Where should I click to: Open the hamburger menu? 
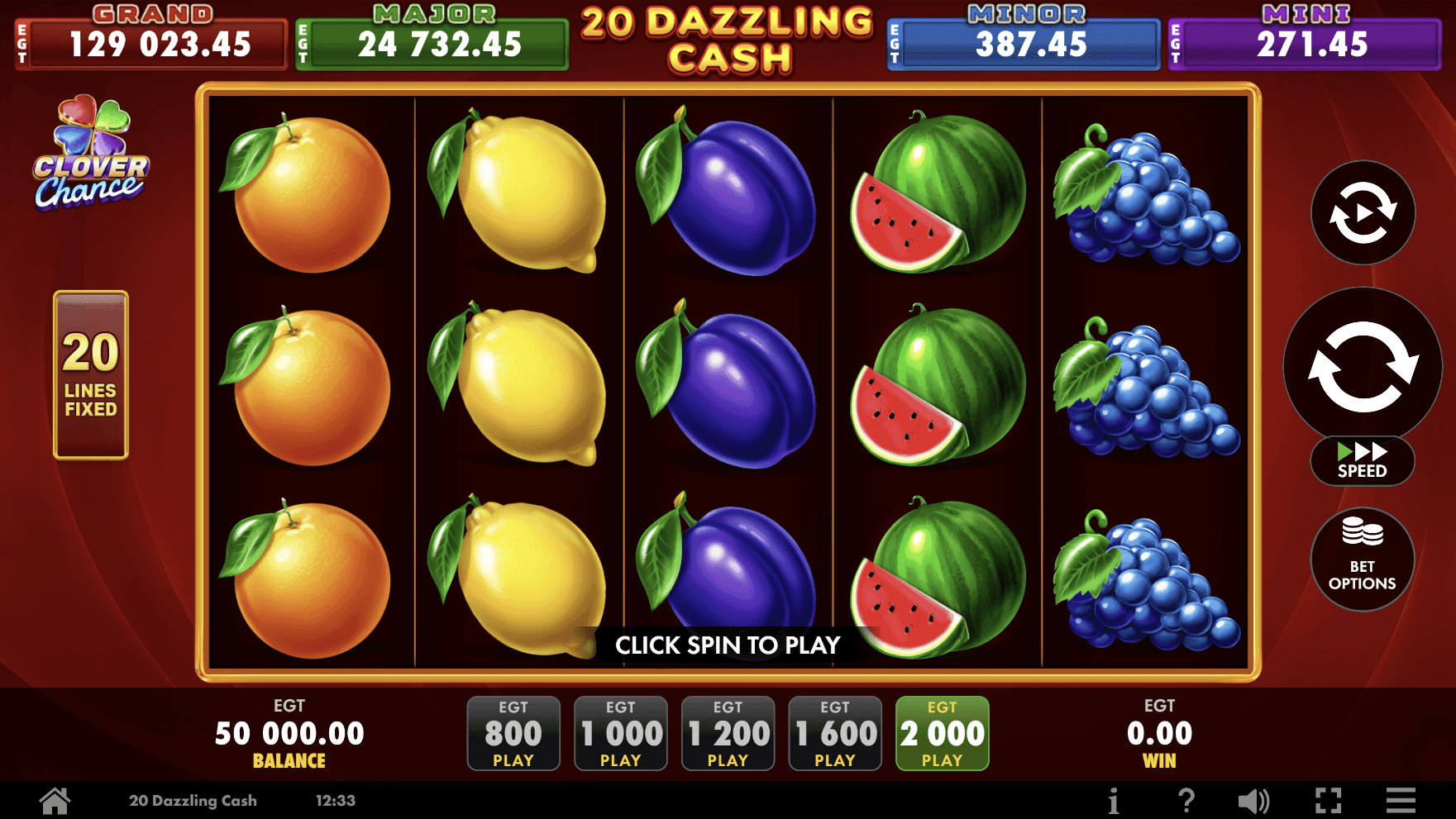1401,799
